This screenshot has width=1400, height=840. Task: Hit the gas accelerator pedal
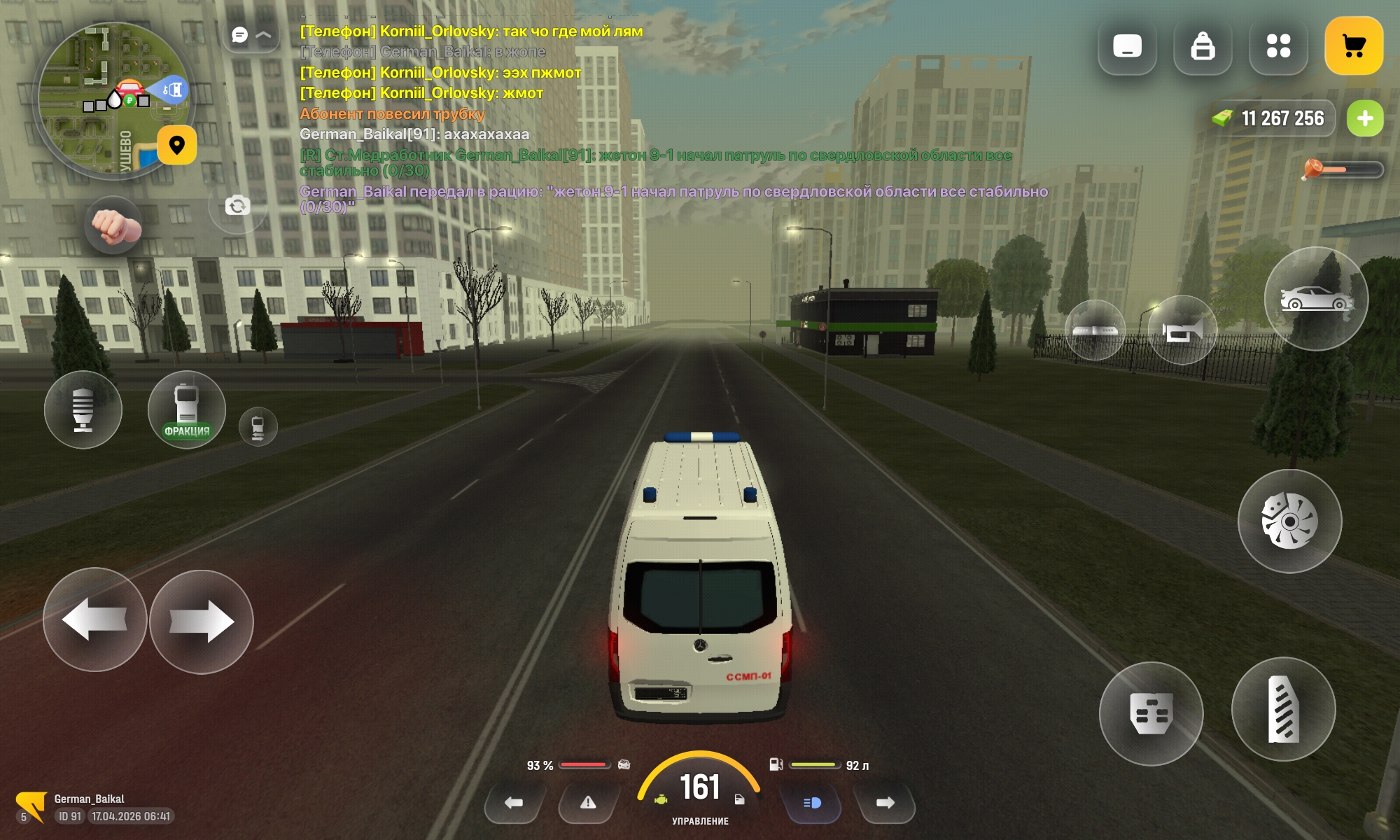1283,710
